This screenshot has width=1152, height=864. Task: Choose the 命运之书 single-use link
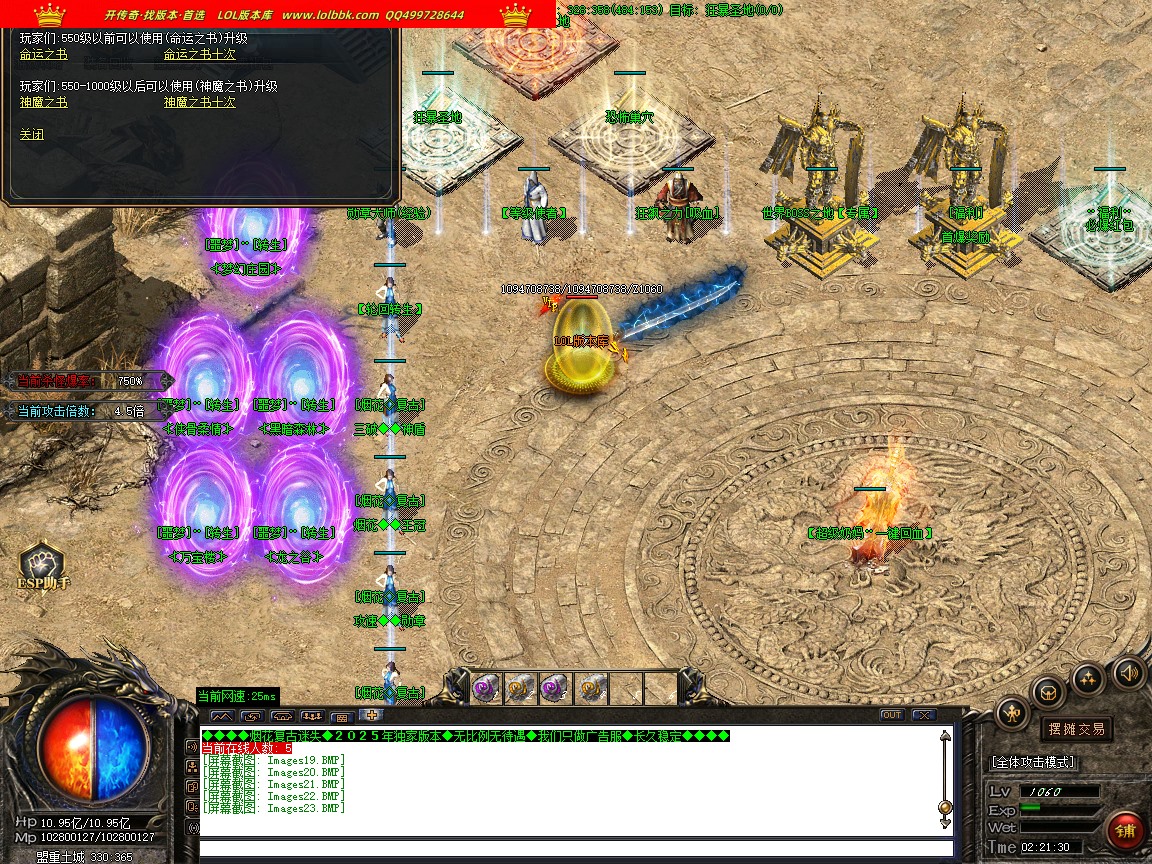[x=44, y=55]
